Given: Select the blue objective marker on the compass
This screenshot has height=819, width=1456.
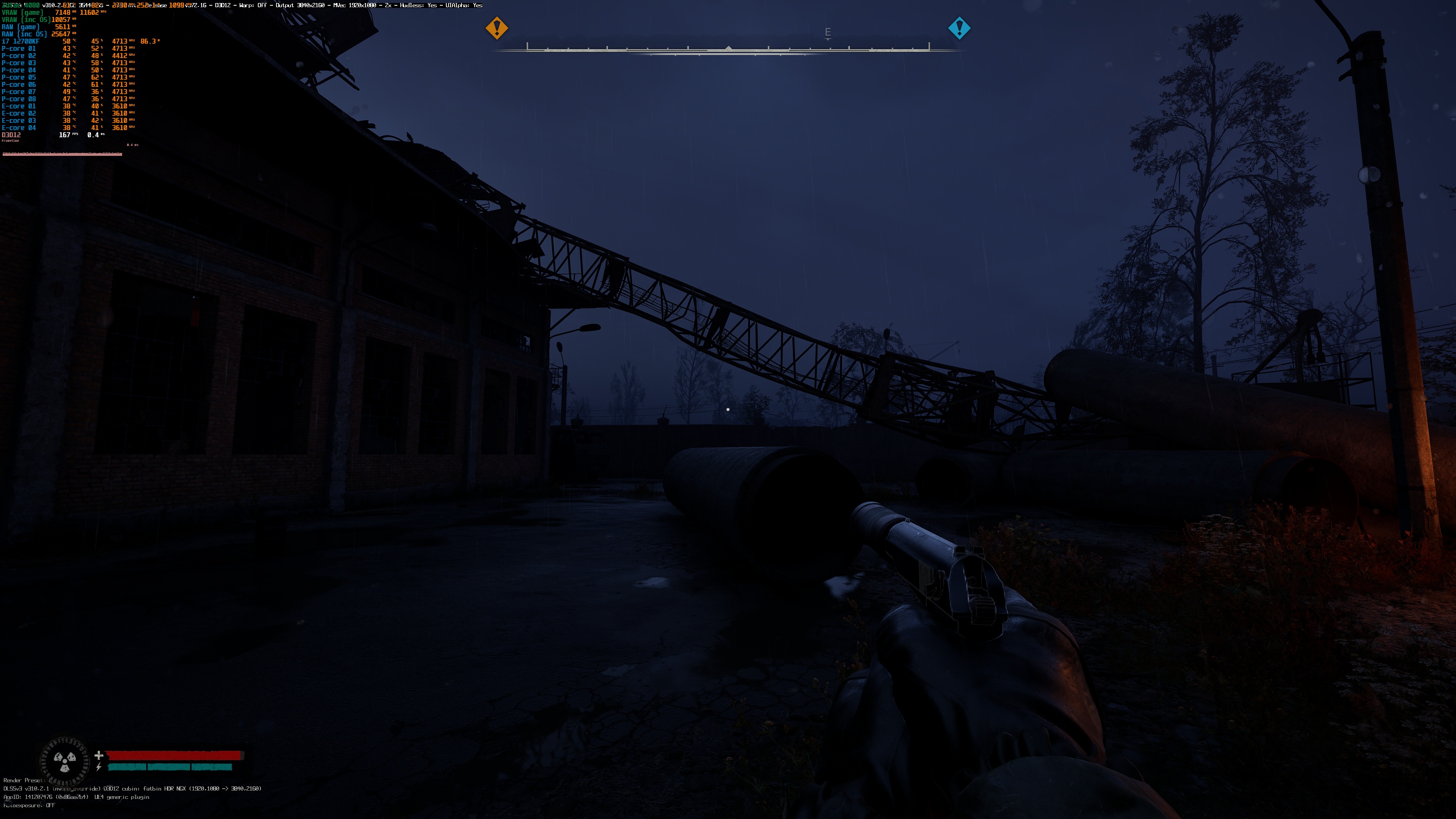Looking at the screenshot, I should click(959, 28).
